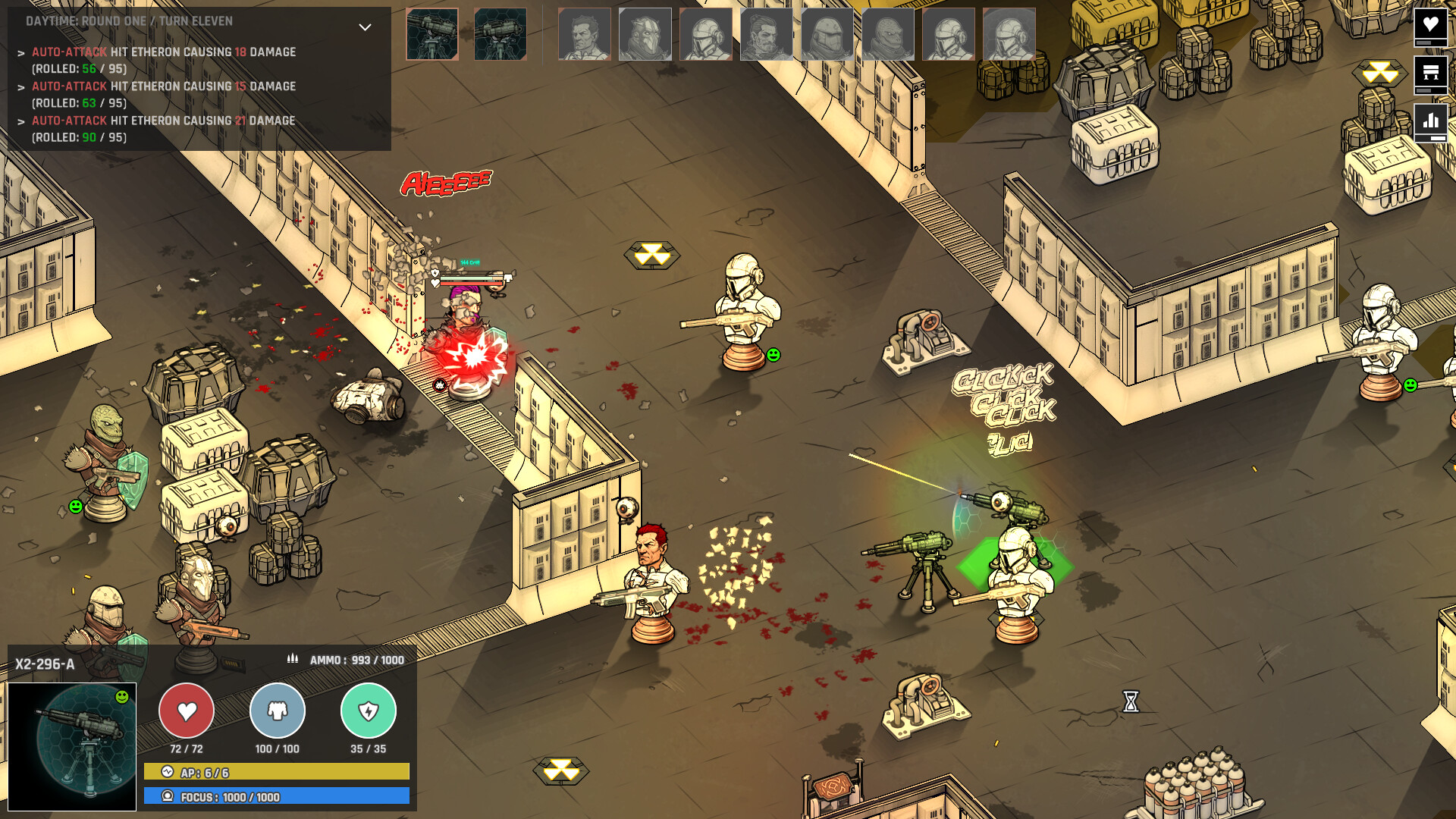Toggle the flame status icon beside the wounded enemy
1456x819 pixels.
440,385
